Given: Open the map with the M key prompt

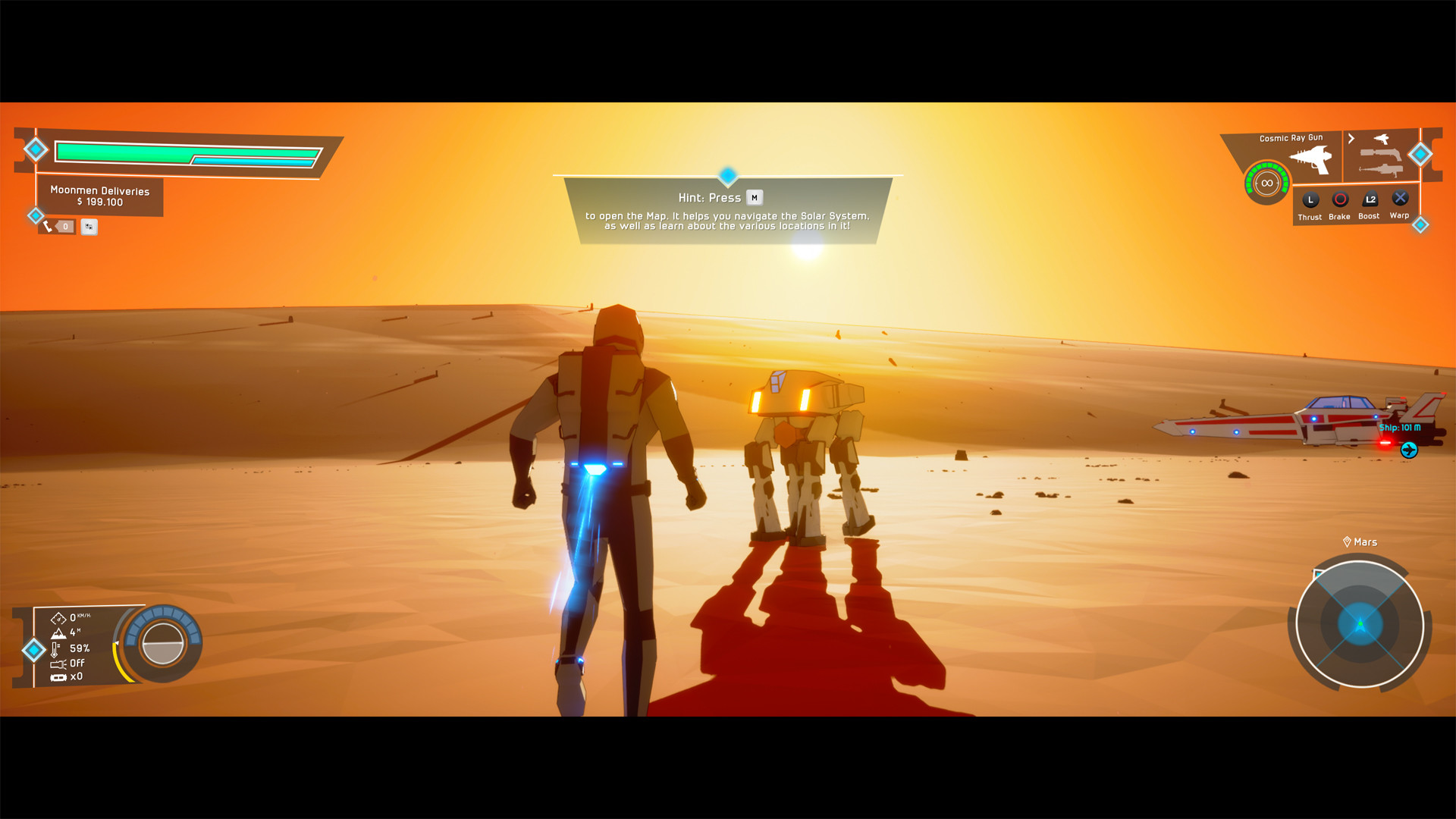Looking at the screenshot, I should coord(754,197).
